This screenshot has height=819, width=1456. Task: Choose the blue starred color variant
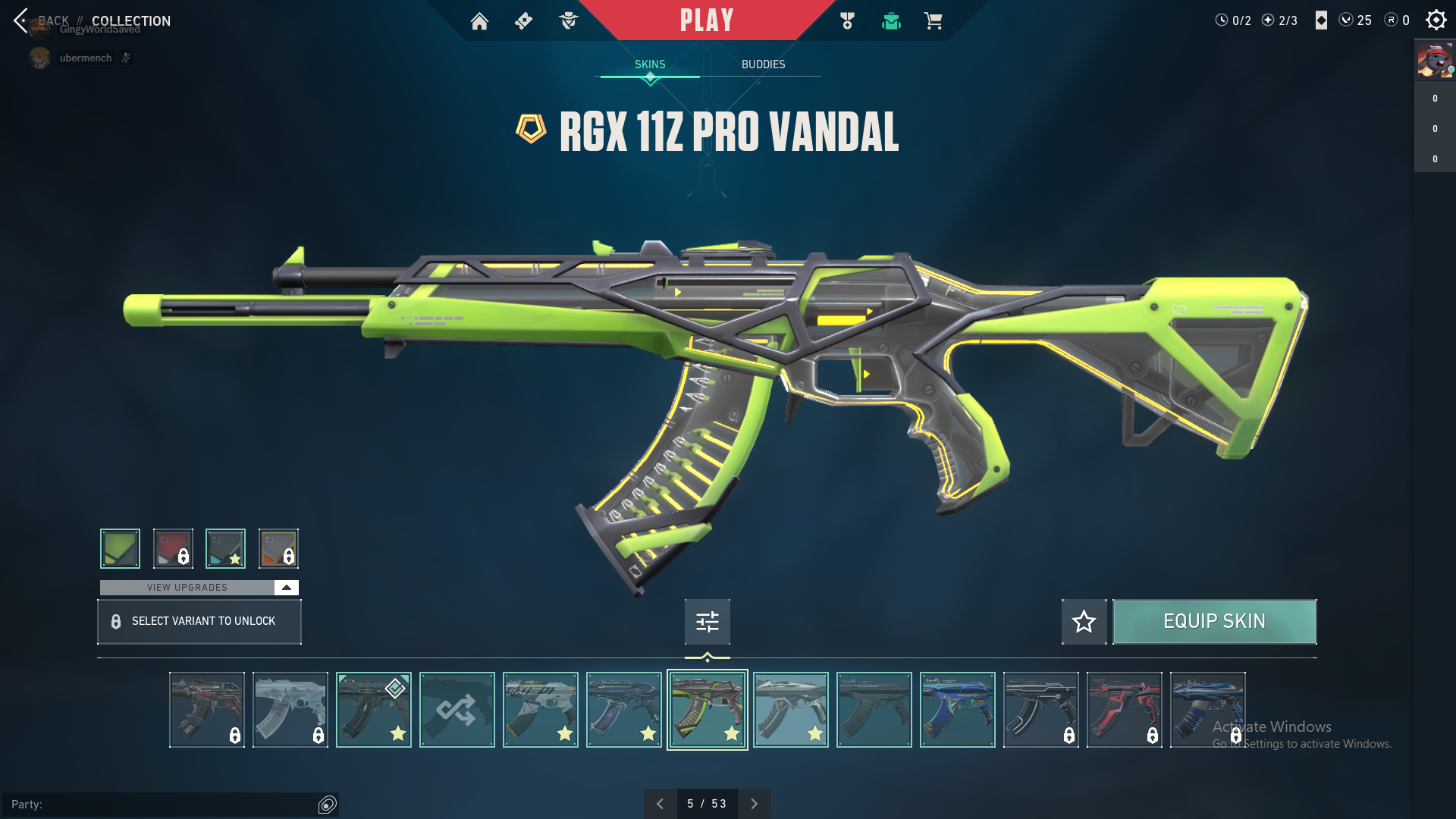tap(225, 548)
